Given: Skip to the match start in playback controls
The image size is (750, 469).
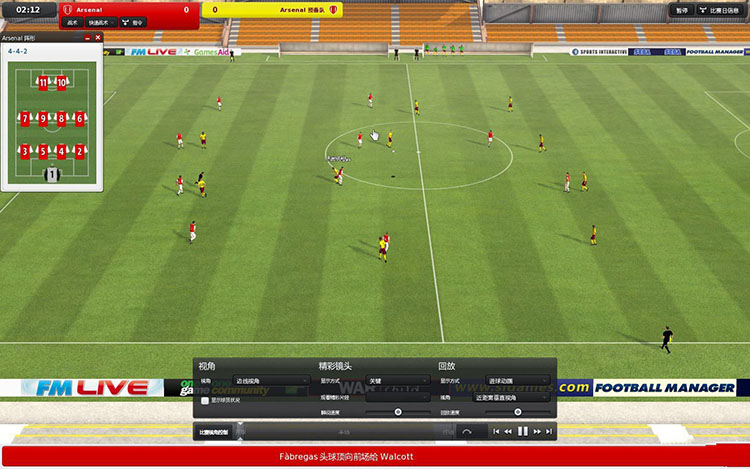Looking at the screenshot, I should point(496,431).
